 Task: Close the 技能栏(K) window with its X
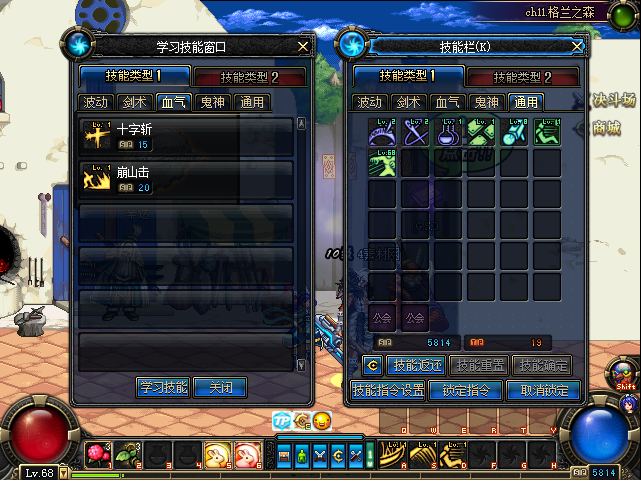575,46
